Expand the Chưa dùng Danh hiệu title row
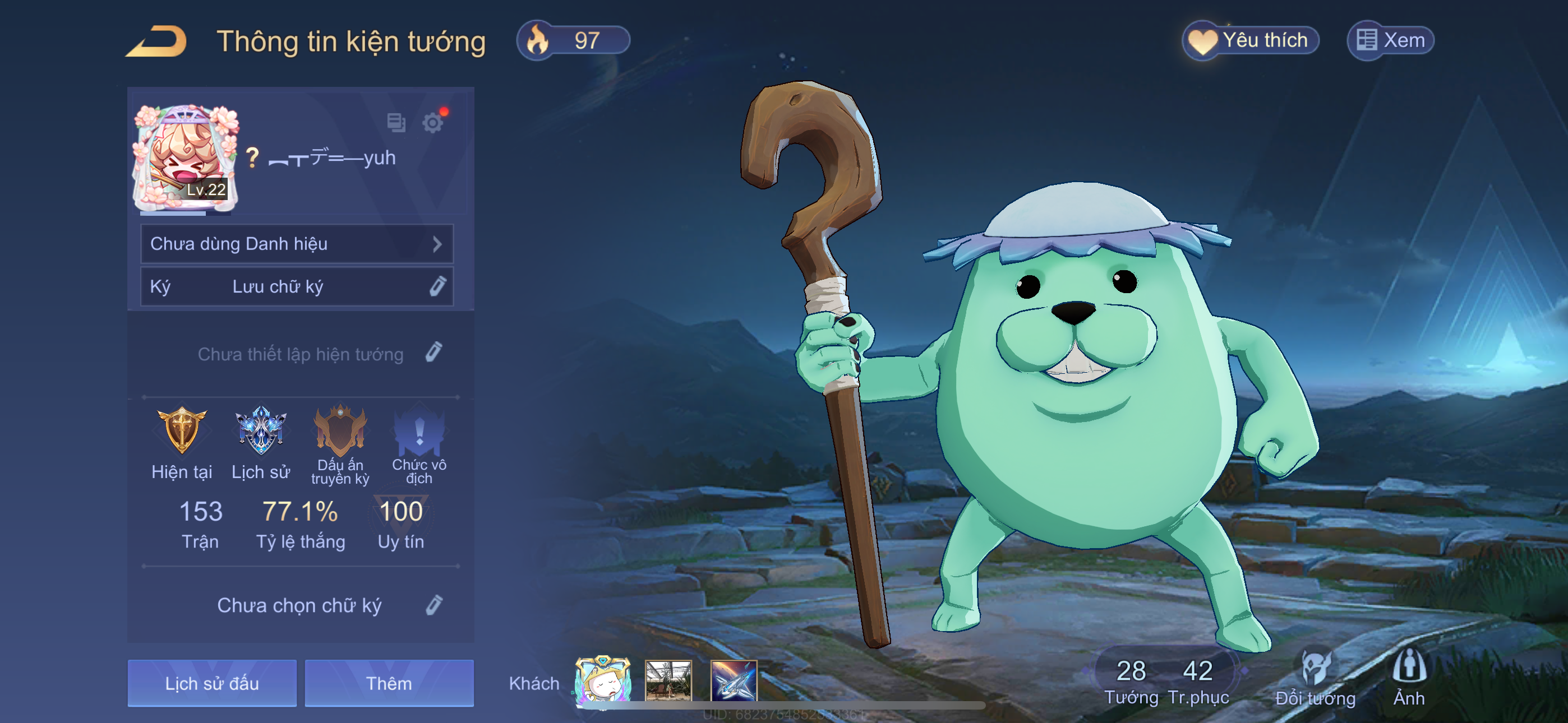Viewport: 1568px width, 723px height. pyautogui.click(x=297, y=244)
